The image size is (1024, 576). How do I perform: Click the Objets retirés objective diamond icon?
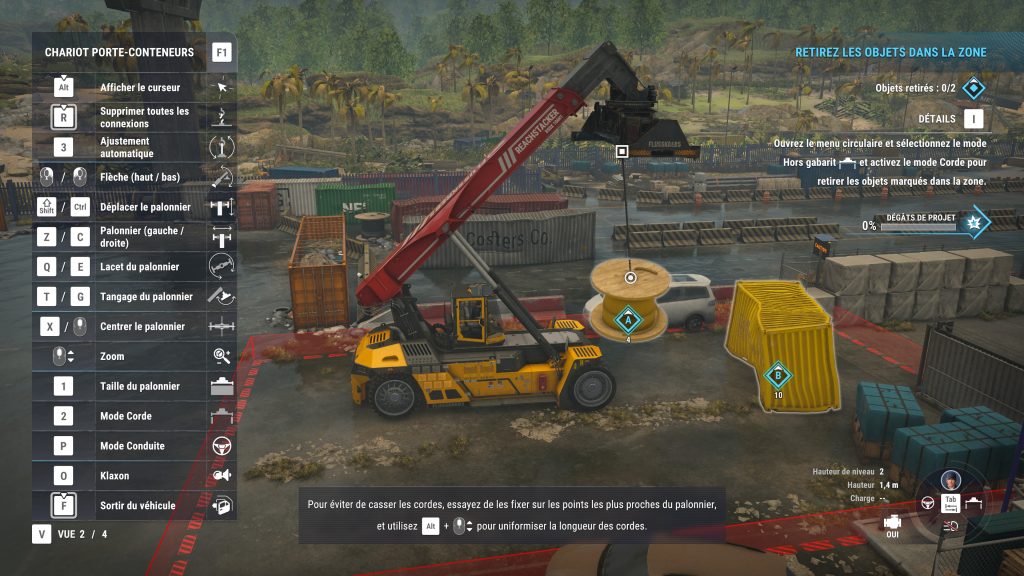pos(973,88)
